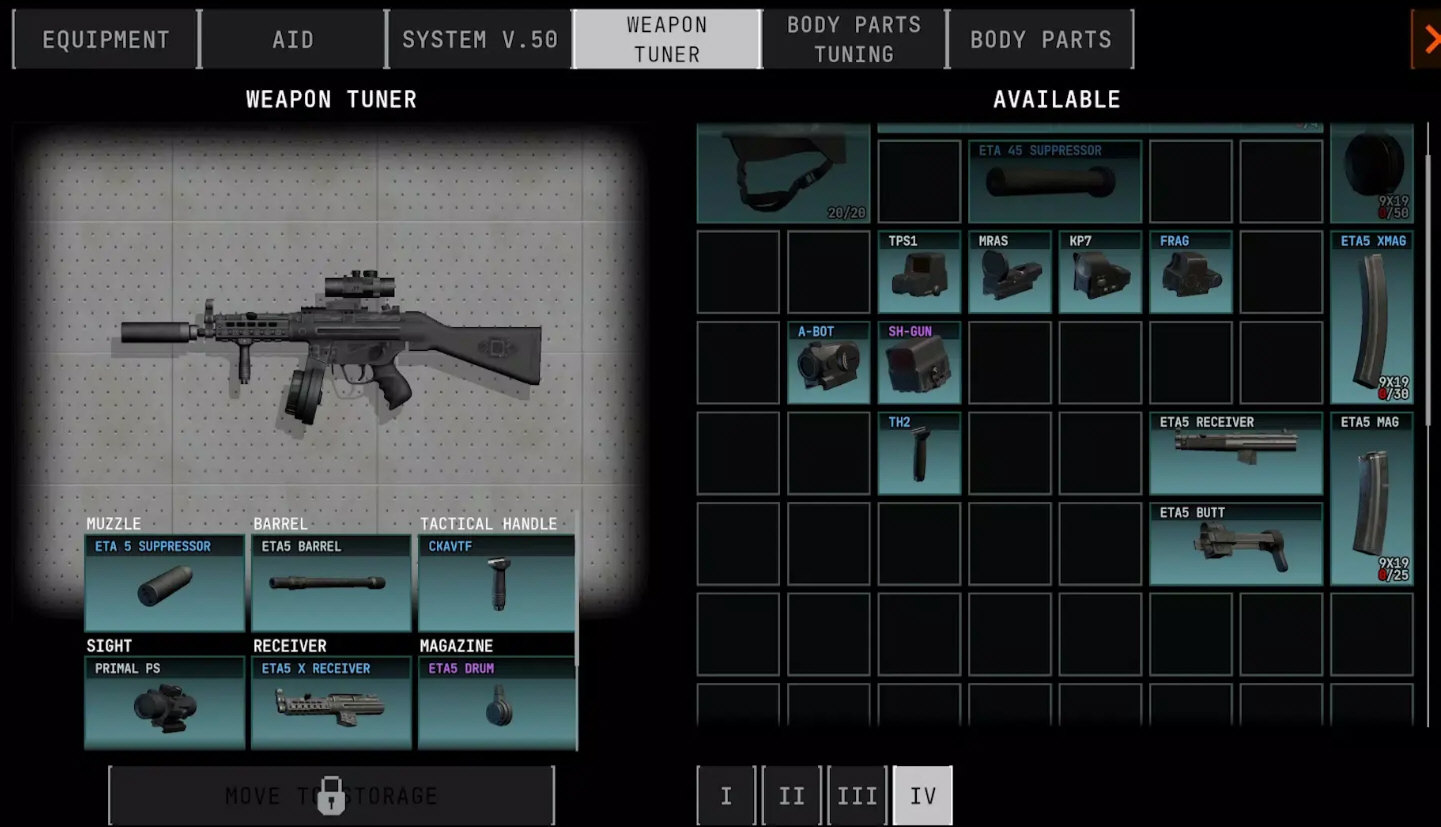Choose the ETA5 Butt stock item
This screenshot has height=827, width=1441.
[1236, 544]
